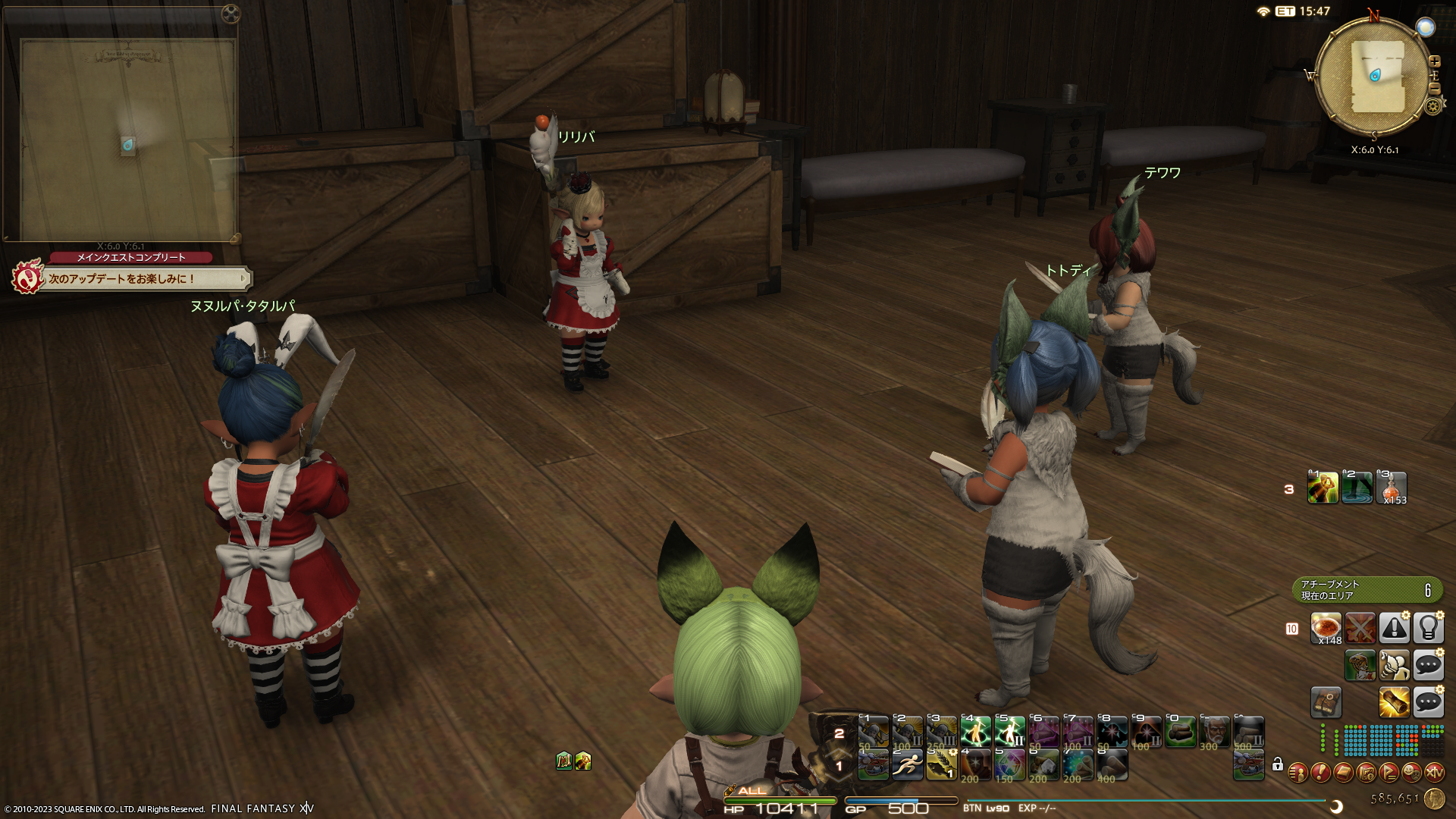The height and width of the screenshot is (819, 1456).
Task: Open the character main menu button
Action: (x=1298, y=773)
